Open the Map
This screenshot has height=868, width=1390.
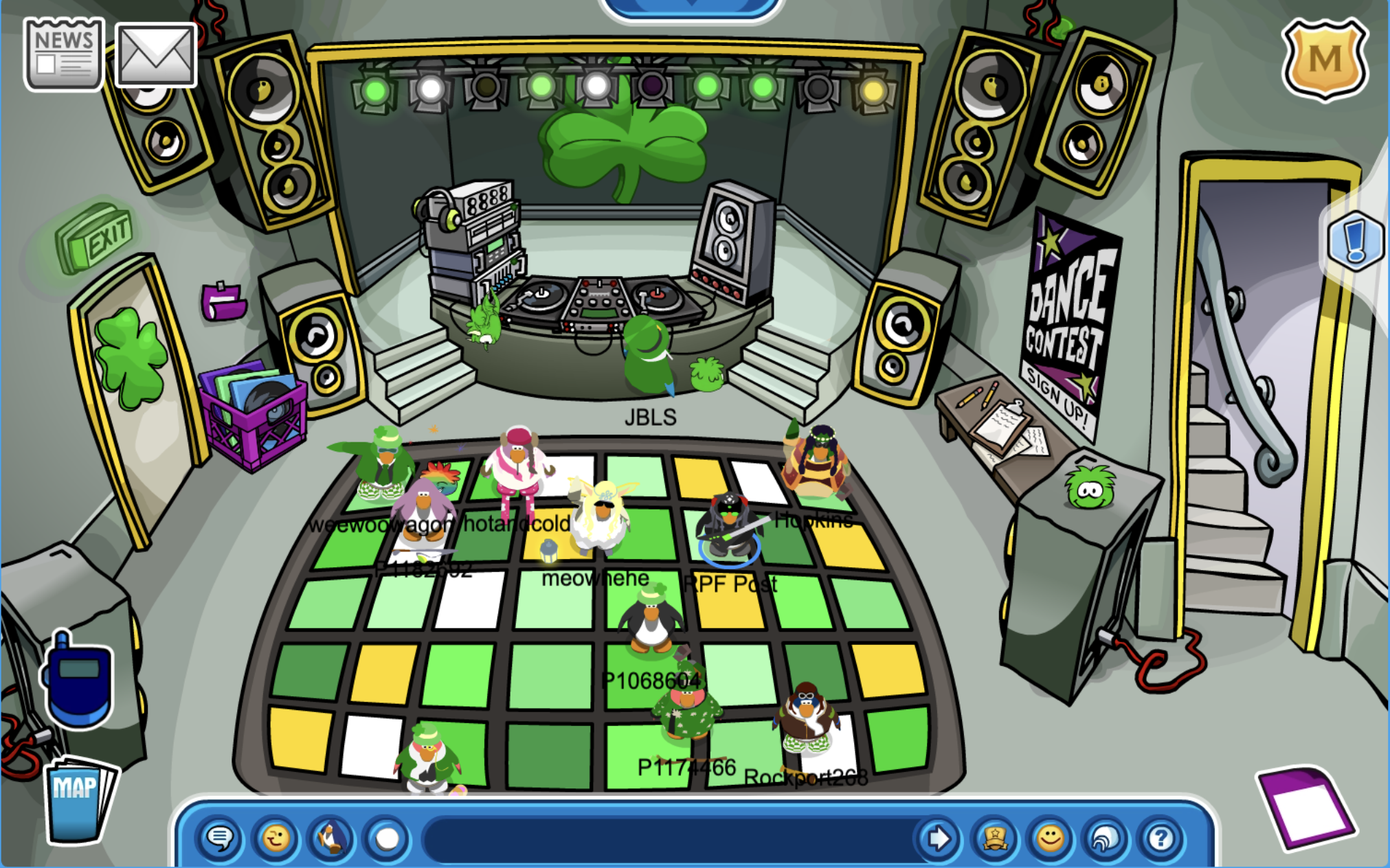click(76, 800)
